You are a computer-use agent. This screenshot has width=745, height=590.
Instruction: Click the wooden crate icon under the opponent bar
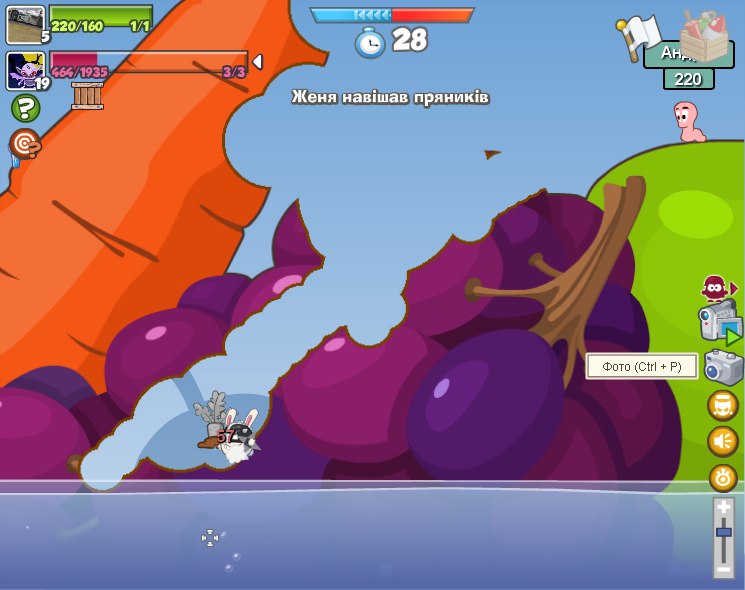tap(87, 96)
